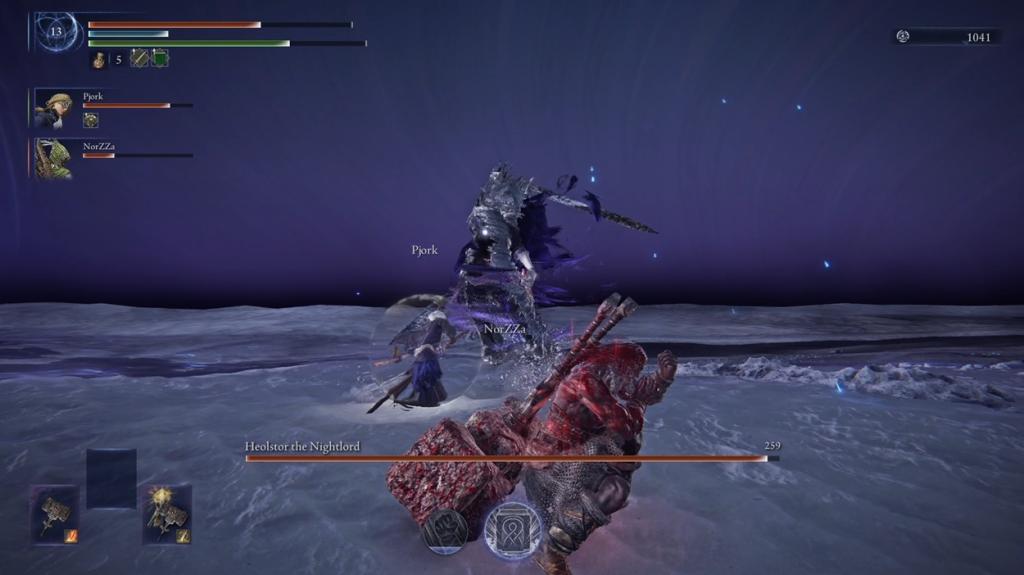
Task: Click the runes currency icon
Action: point(903,37)
